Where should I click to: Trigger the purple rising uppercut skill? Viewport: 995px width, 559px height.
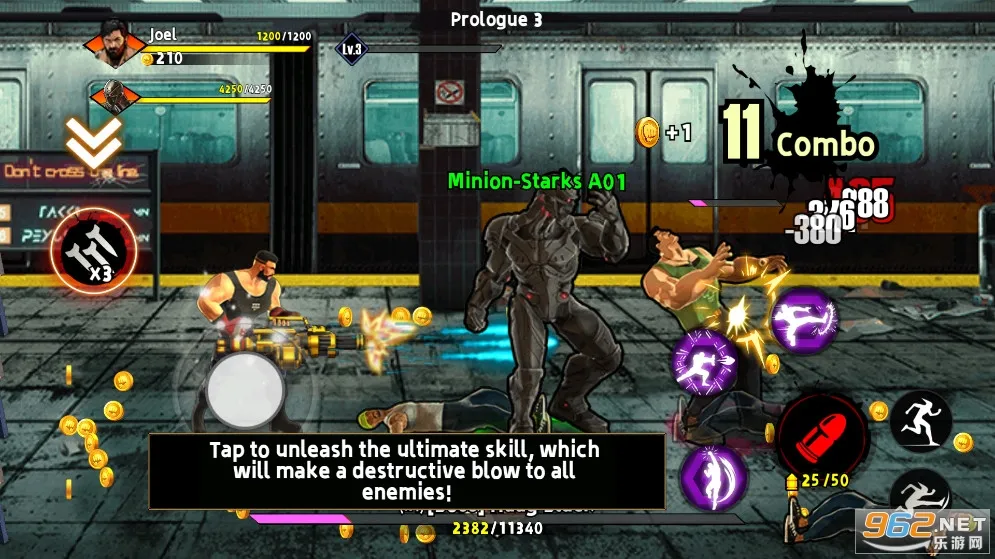712,475
